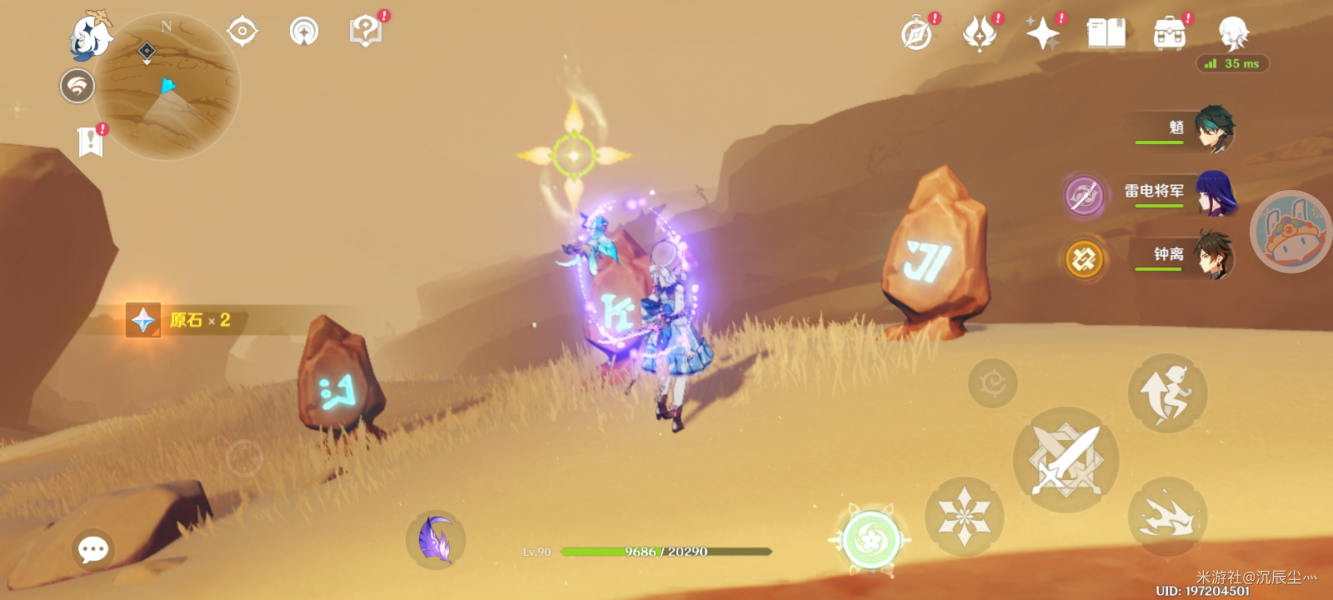Use the purple feather gadget
Screen dimensions: 1333x600
pyautogui.click(x=436, y=540)
